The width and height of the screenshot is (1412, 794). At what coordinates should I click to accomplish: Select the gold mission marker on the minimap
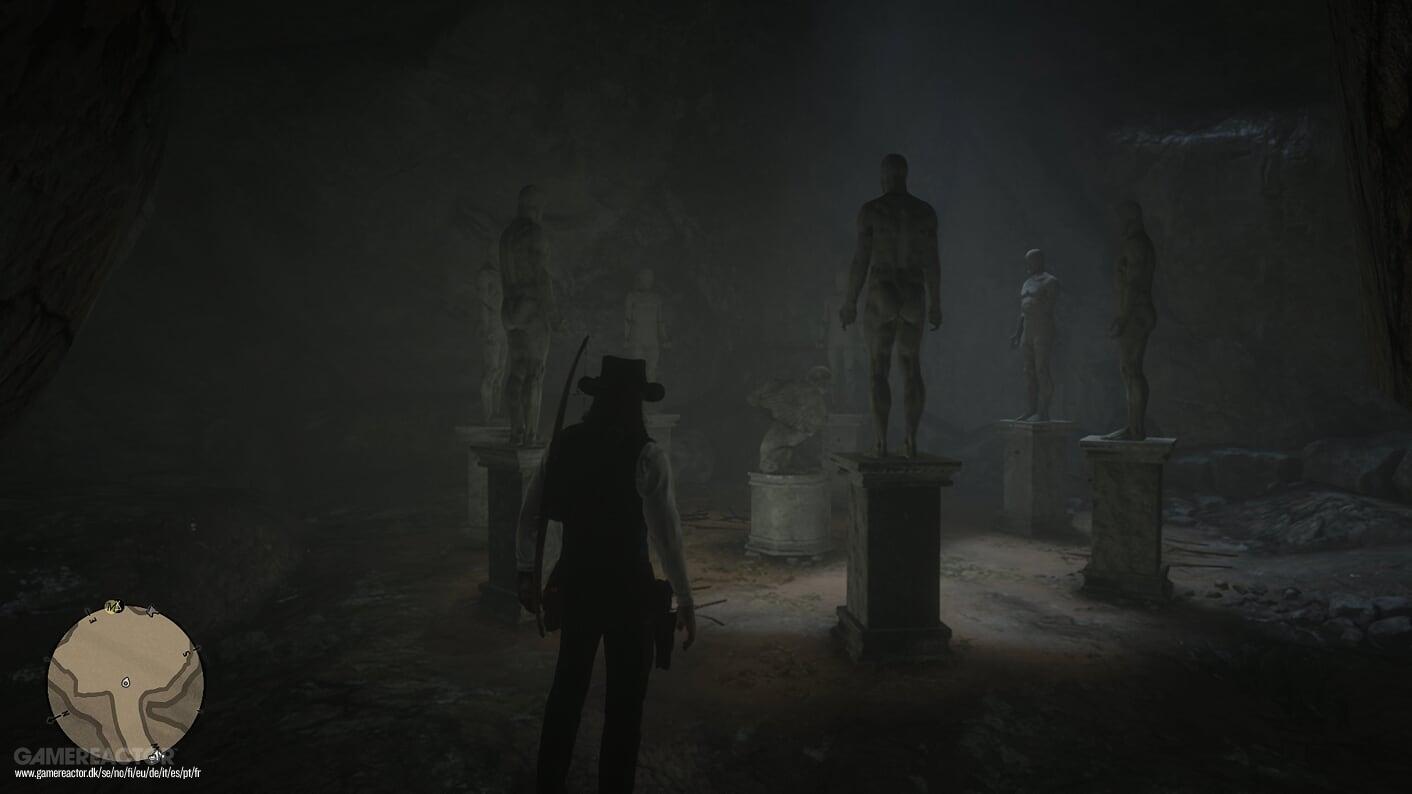112,606
